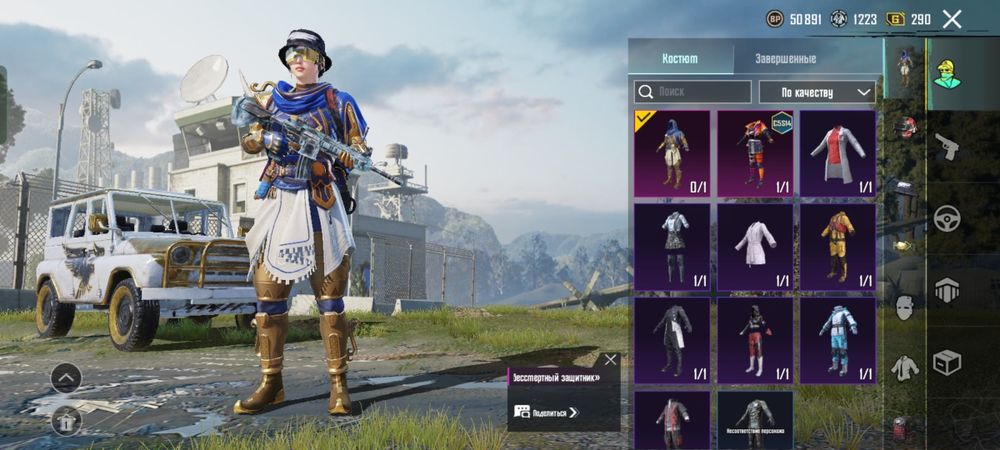The image size is (1000, 450).
Task: Select the white coat with red shirt
Action: [838, 154]
